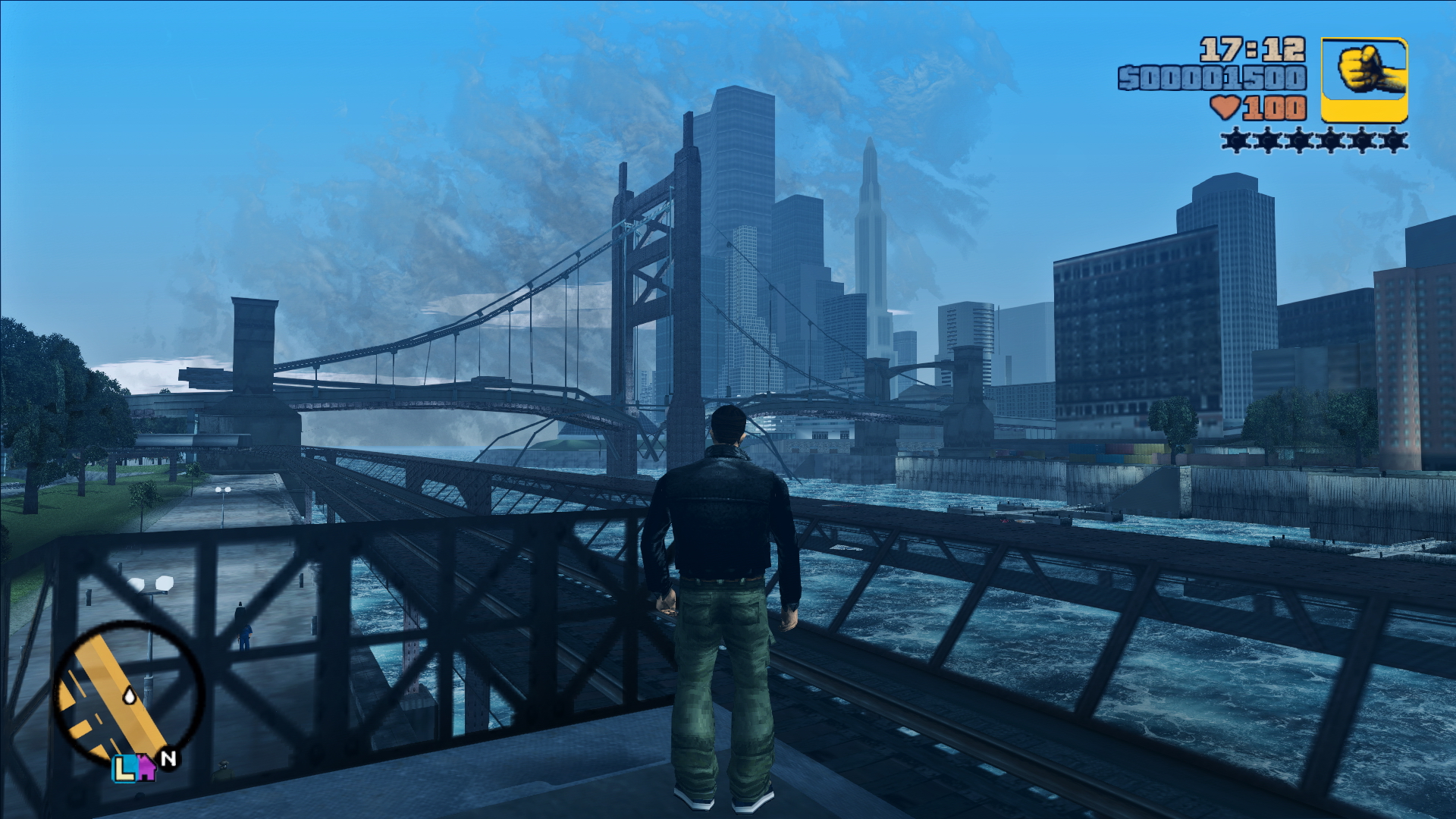This screenshot has height=819, width=1456.
Task: Click the circular radar minimap
Action: [x=127, y=694]
